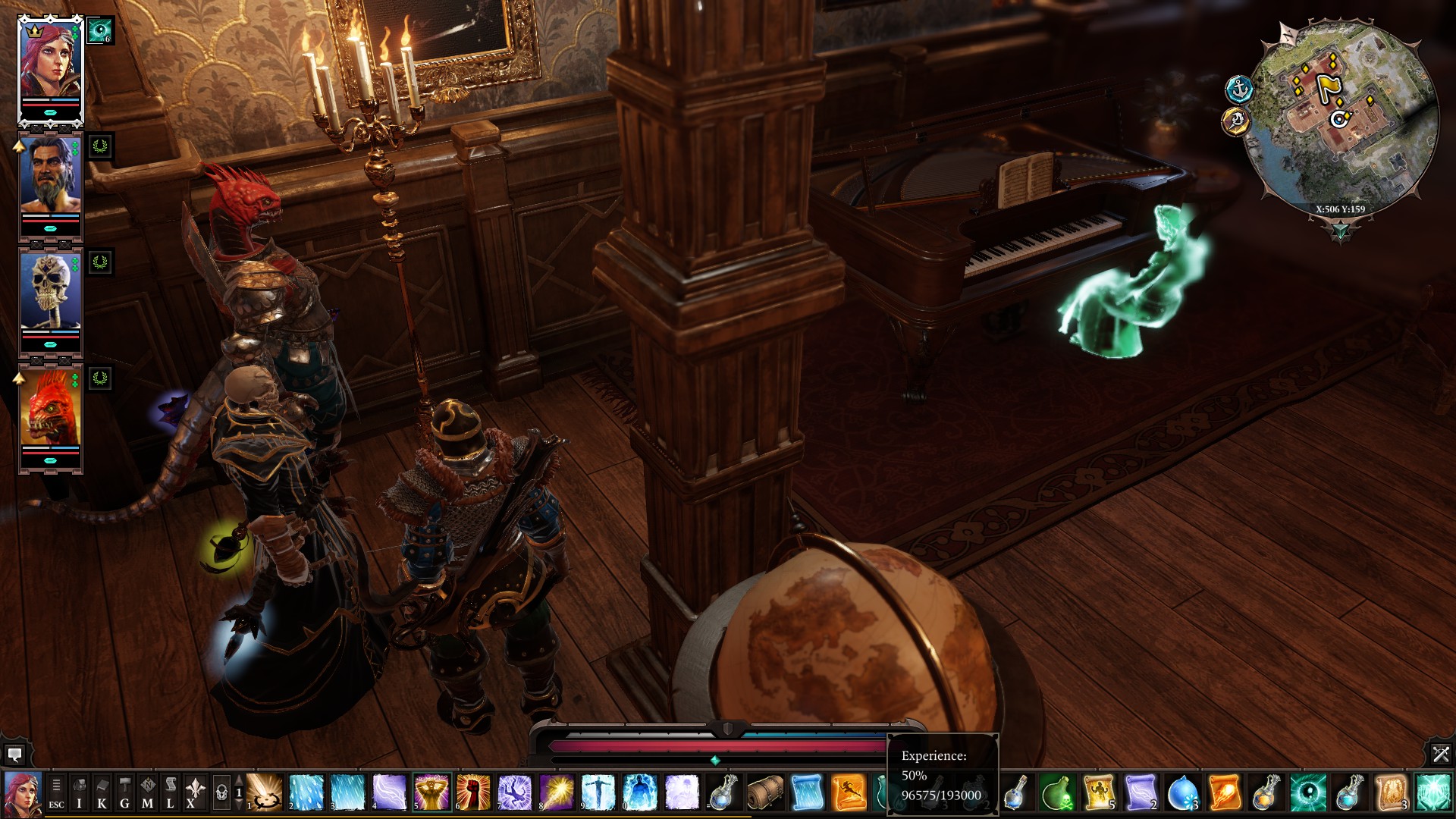Click the blue anchor waypoint button

pos(1238,89)
